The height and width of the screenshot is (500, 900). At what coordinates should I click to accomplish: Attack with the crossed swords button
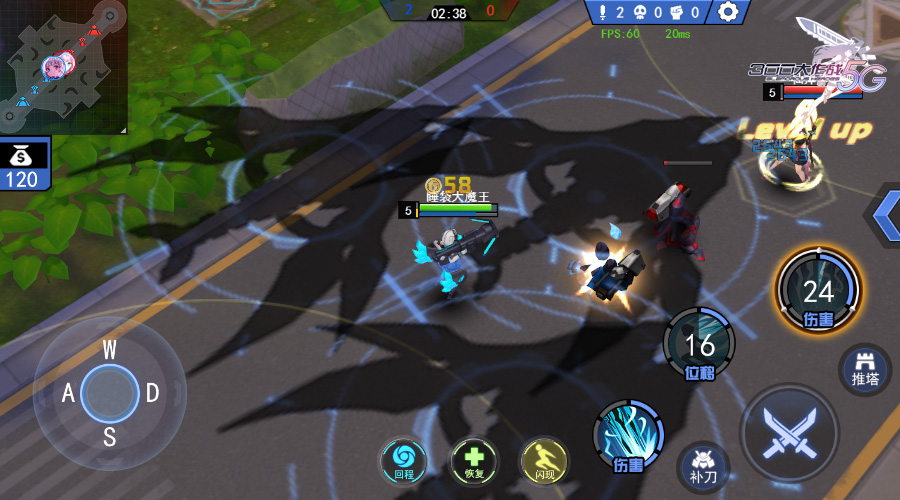[x=789, y=432]
